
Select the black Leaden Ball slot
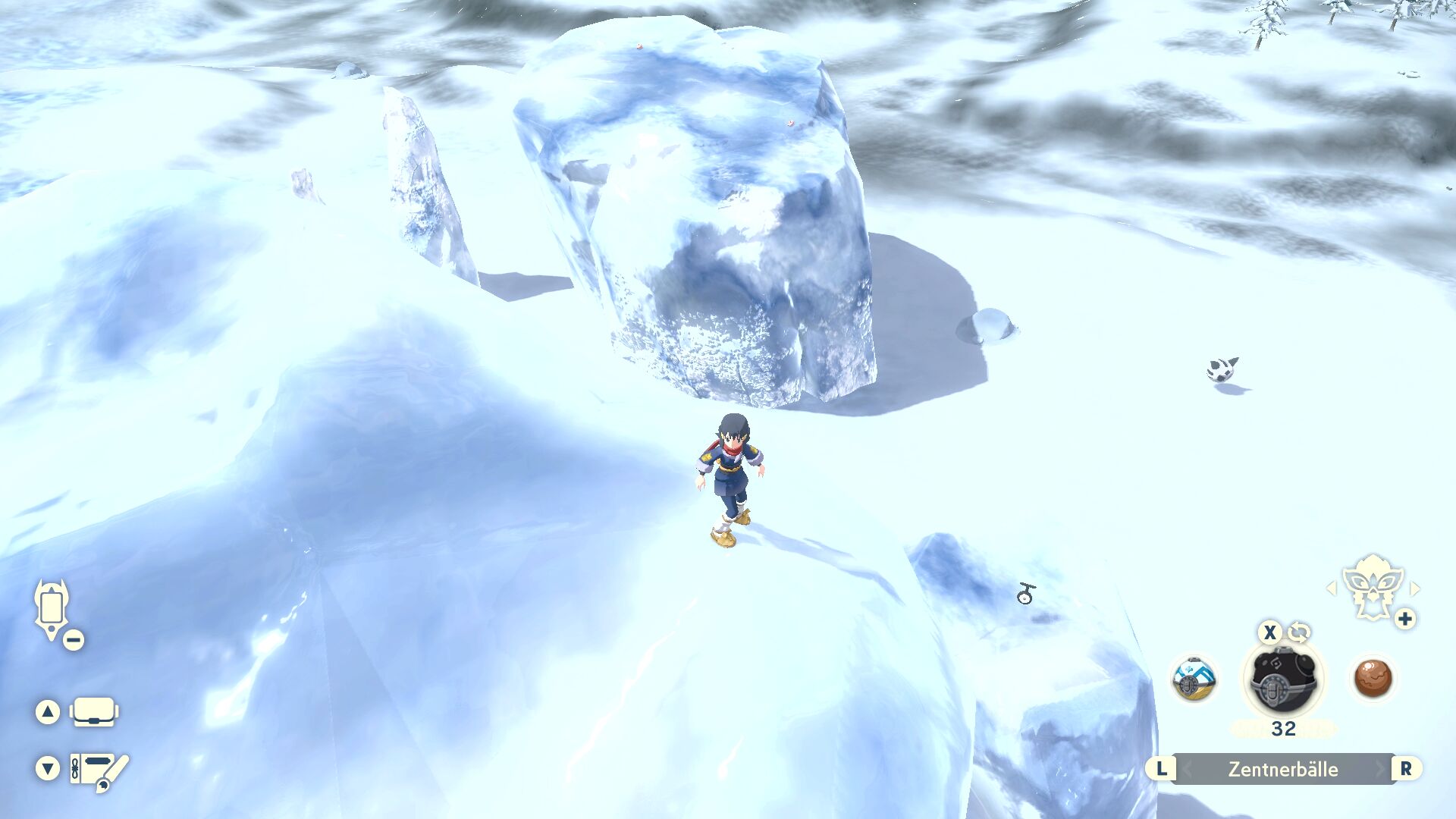click(1282, 679)
